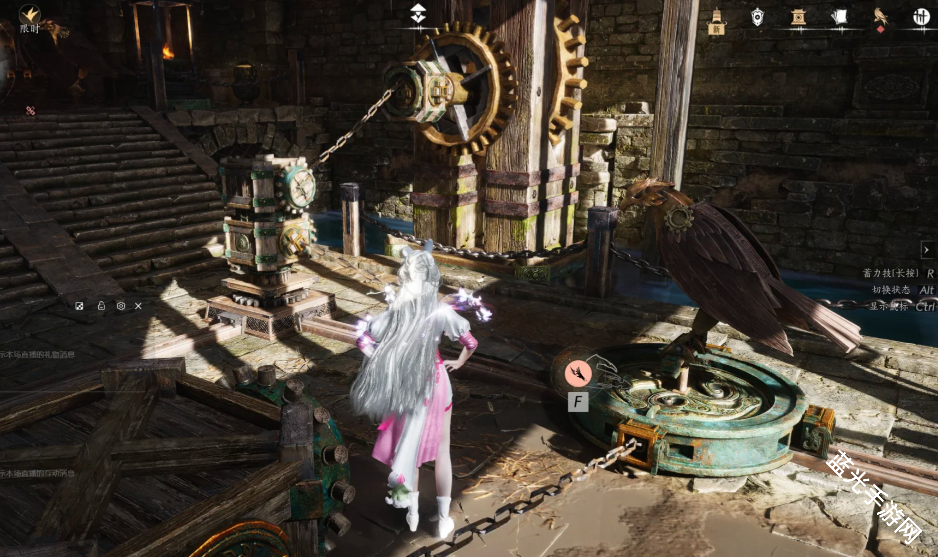Expand the collapsed side panel arrow

927,249
